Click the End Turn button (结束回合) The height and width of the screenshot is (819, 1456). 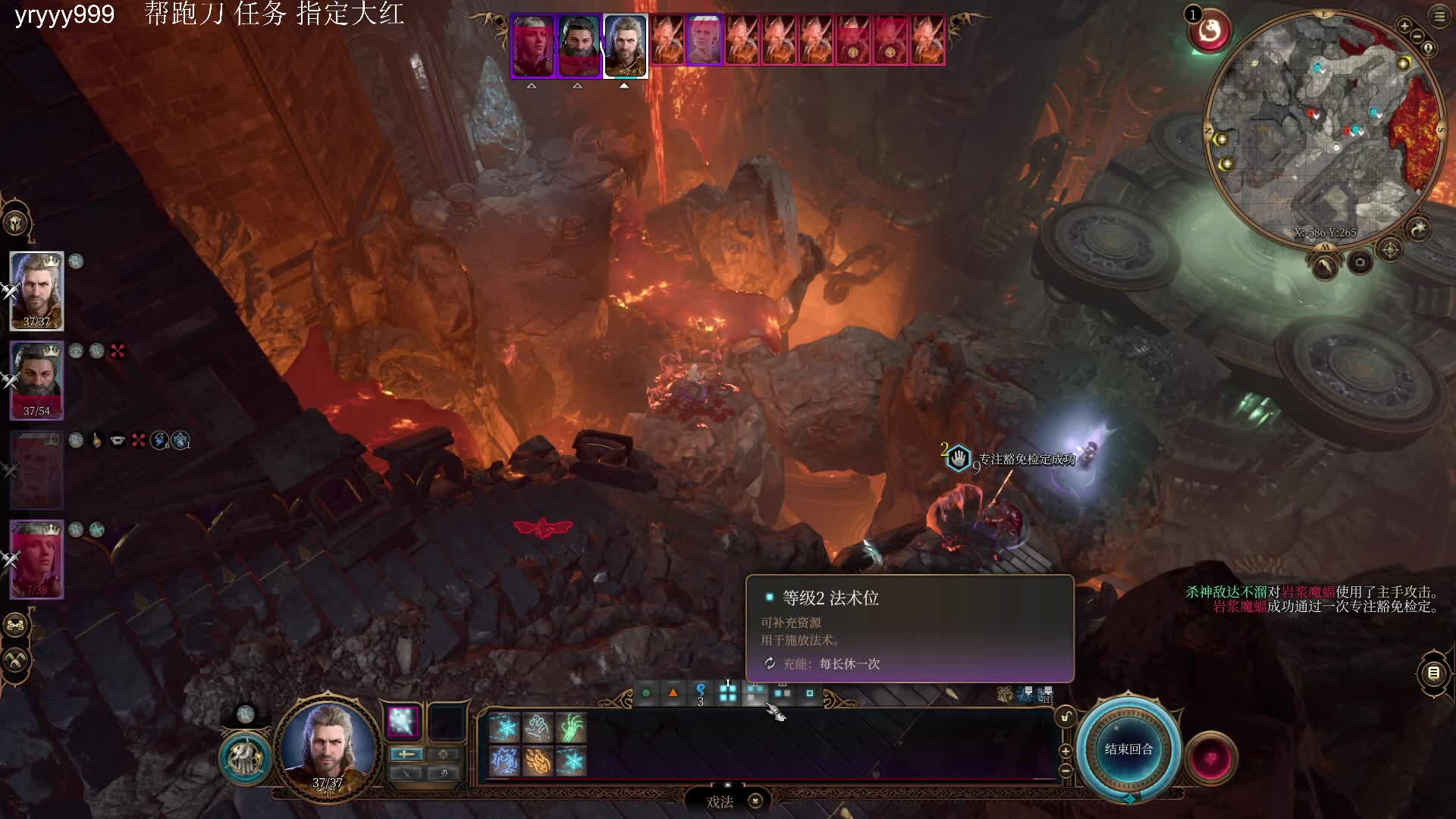1128,749
